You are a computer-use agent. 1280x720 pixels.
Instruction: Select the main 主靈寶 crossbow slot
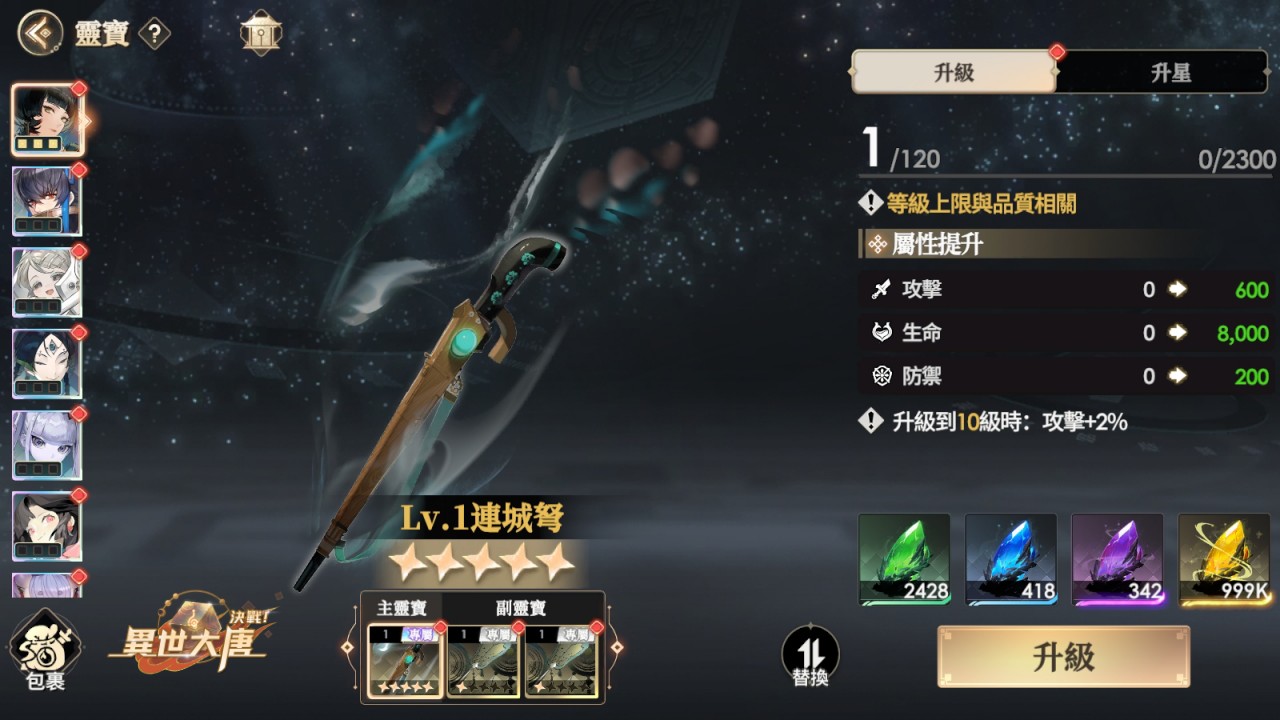point(405,660)
